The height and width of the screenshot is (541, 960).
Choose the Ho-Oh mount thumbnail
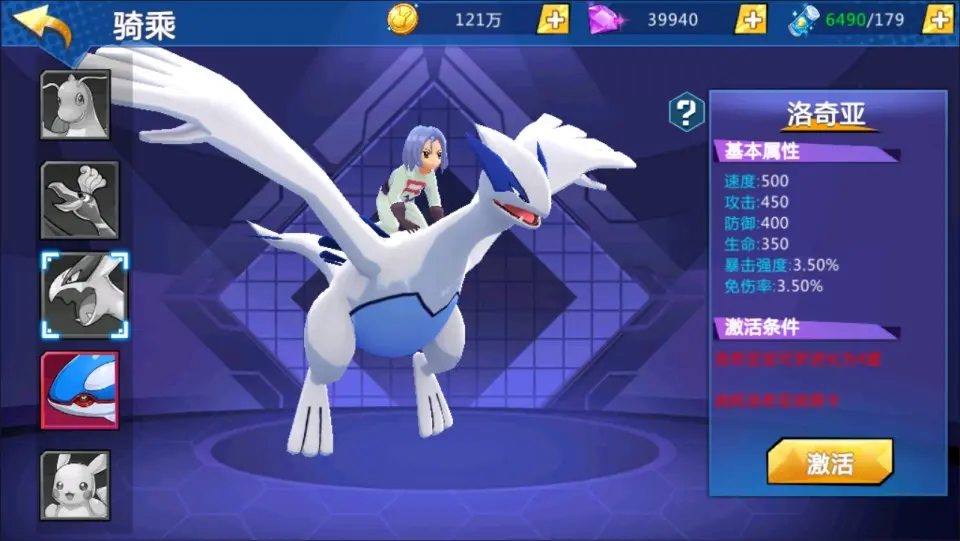[x=79, y=200]
